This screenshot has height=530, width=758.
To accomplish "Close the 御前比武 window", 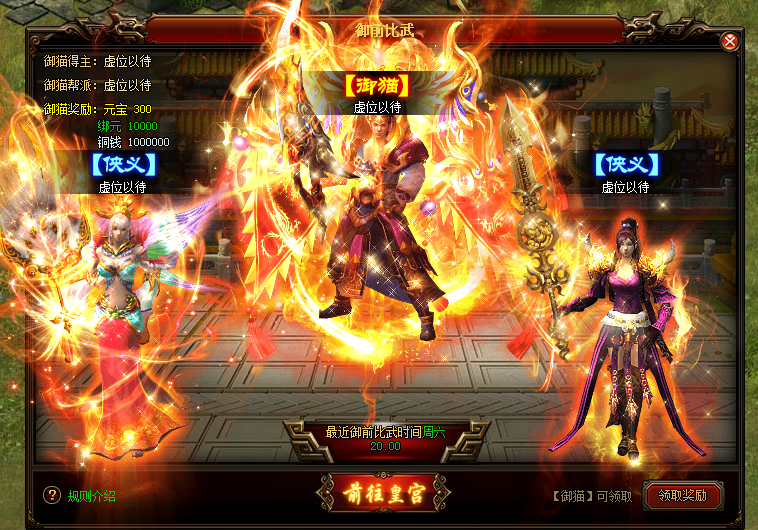I will coord(730,41).
